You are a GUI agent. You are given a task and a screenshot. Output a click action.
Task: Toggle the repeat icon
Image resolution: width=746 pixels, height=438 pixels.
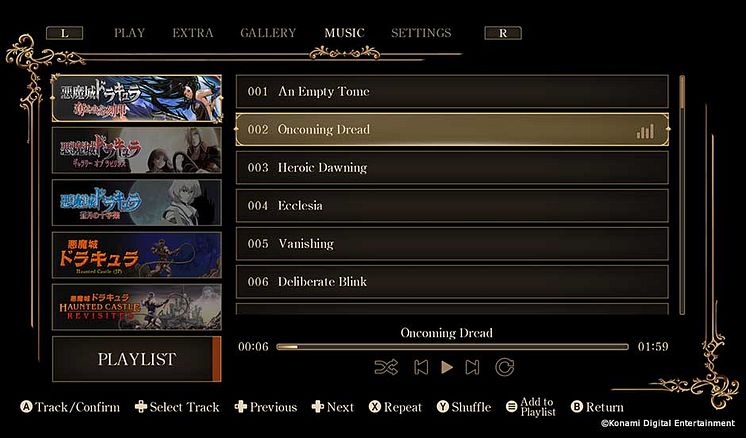click(x=505, y=367)
